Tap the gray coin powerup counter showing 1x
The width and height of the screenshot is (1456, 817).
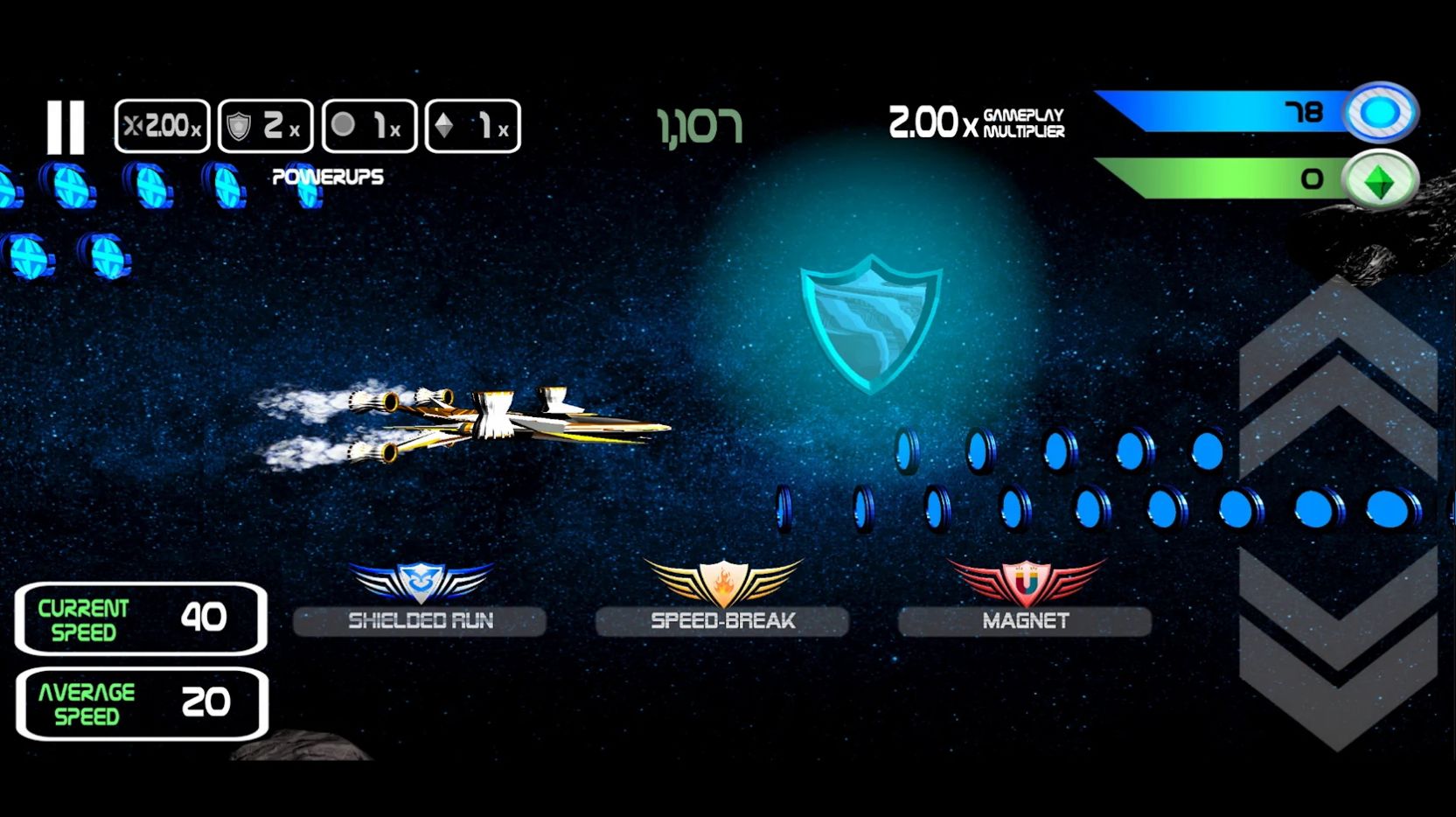(x=369, y=125)
